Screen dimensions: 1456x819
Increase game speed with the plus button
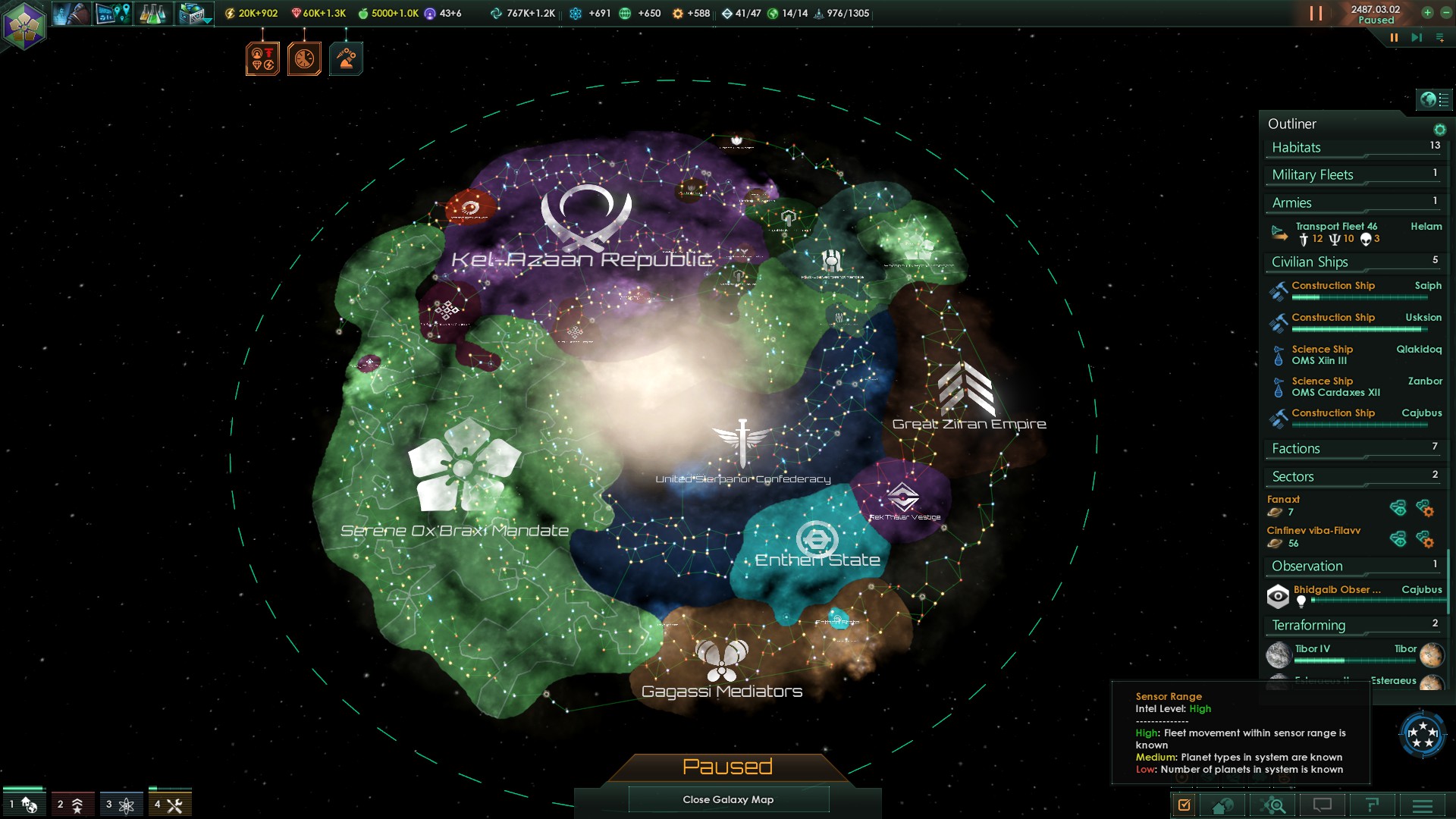[1427, 12]
